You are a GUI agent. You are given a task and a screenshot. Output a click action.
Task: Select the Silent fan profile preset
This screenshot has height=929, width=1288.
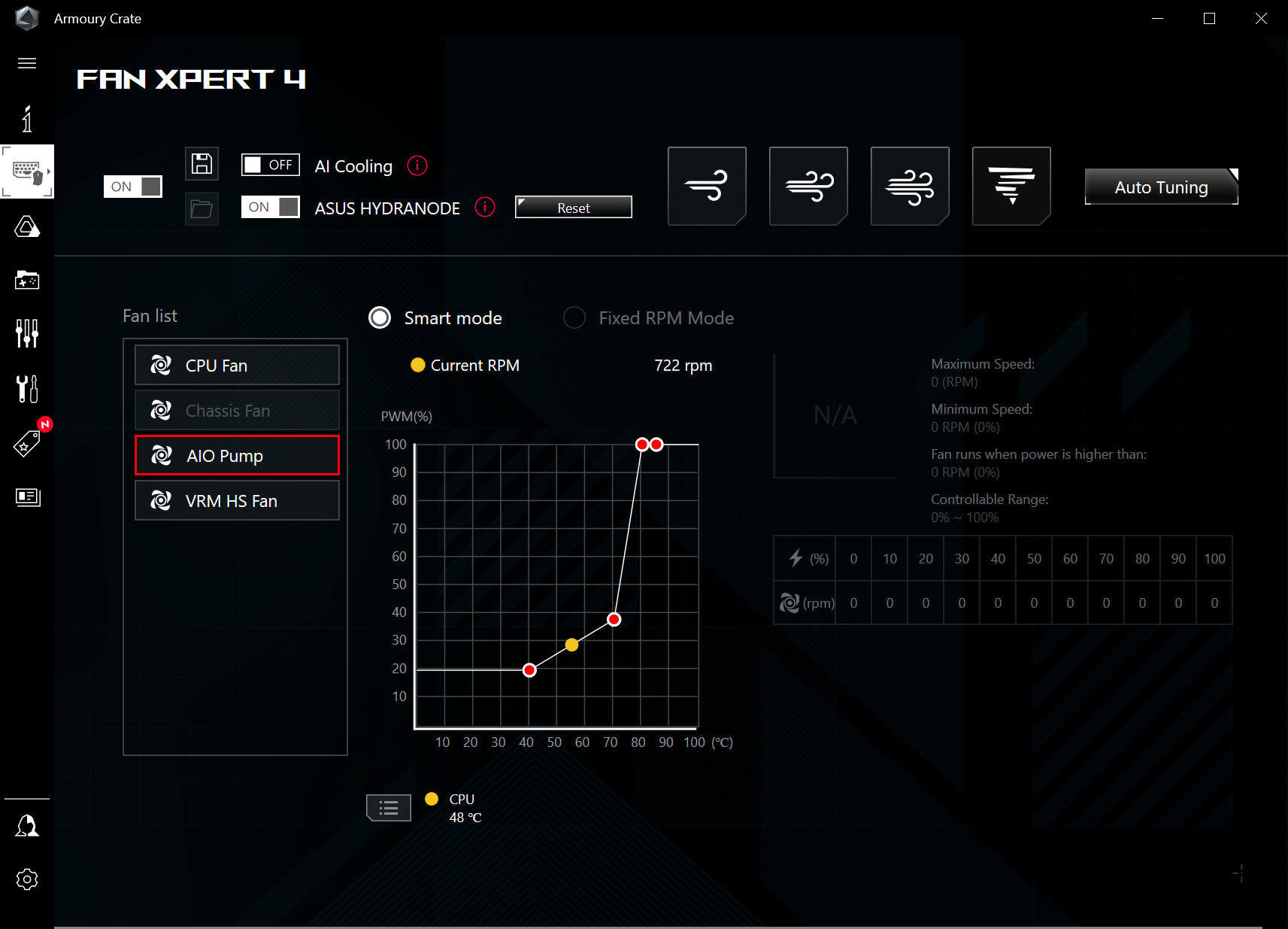pyautogui.click(x=706, y=186)
